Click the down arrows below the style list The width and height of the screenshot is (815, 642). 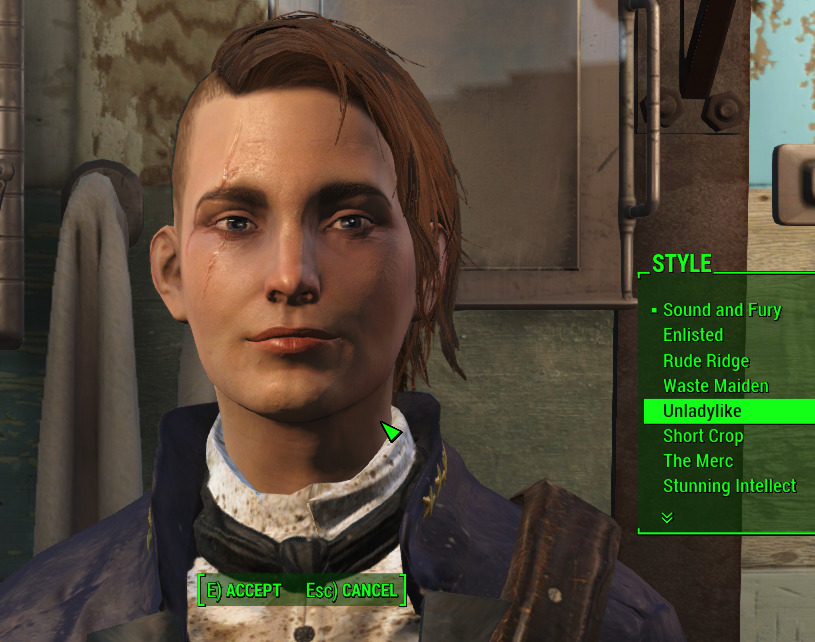[x=667, y=517]
